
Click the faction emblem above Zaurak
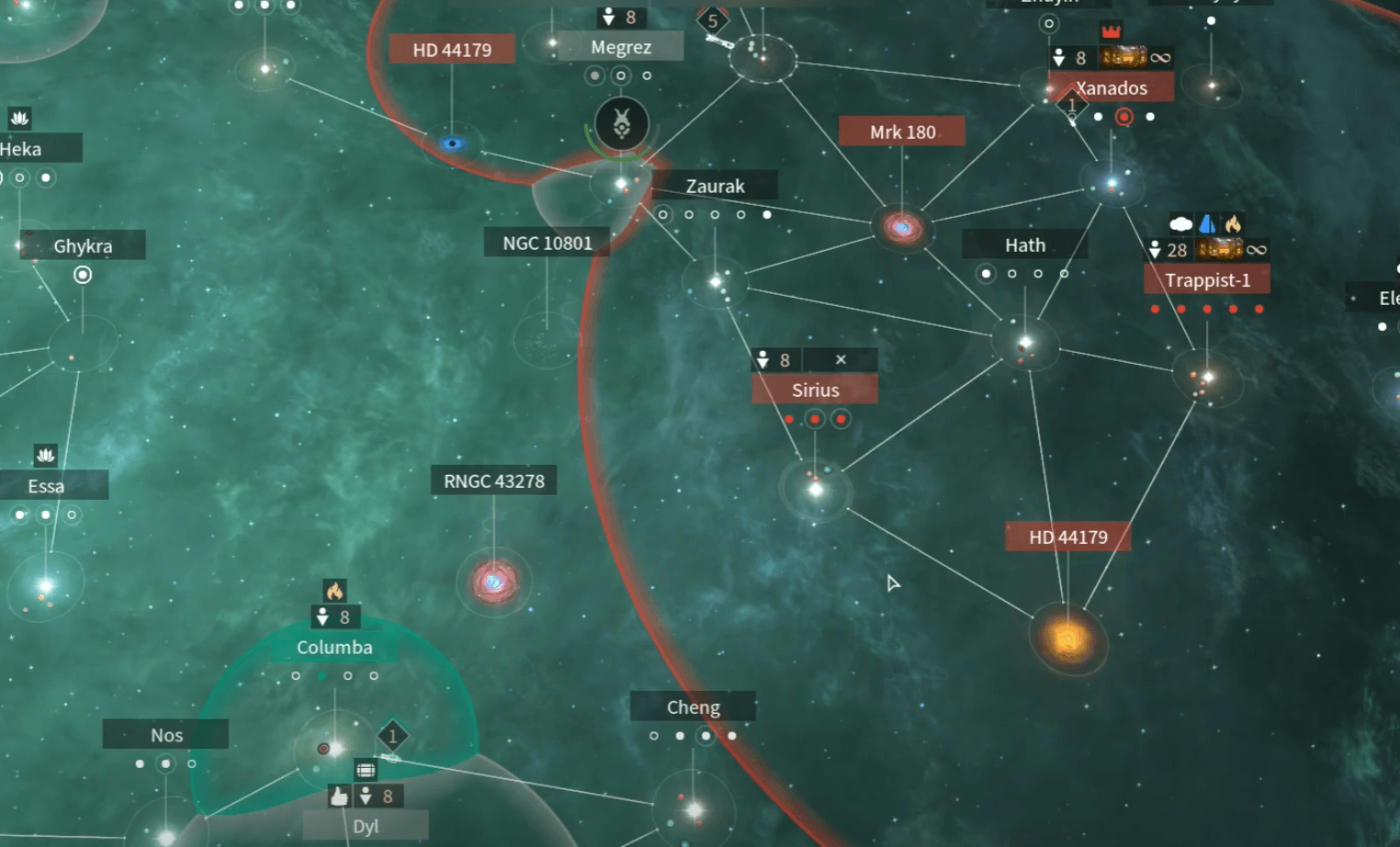[x=622, y=124]
